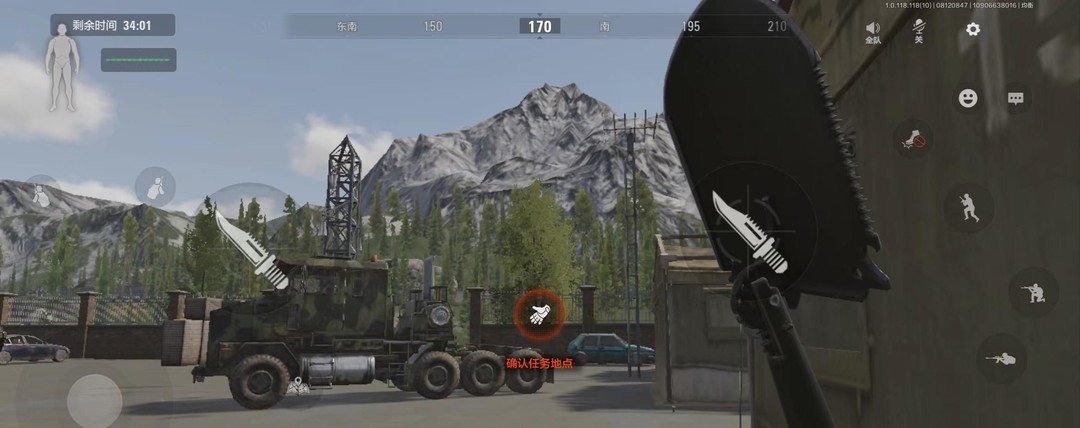Open the gear settings menu
The height and width of the screenshot is (428, 1080).
click(x=973, y=30)
